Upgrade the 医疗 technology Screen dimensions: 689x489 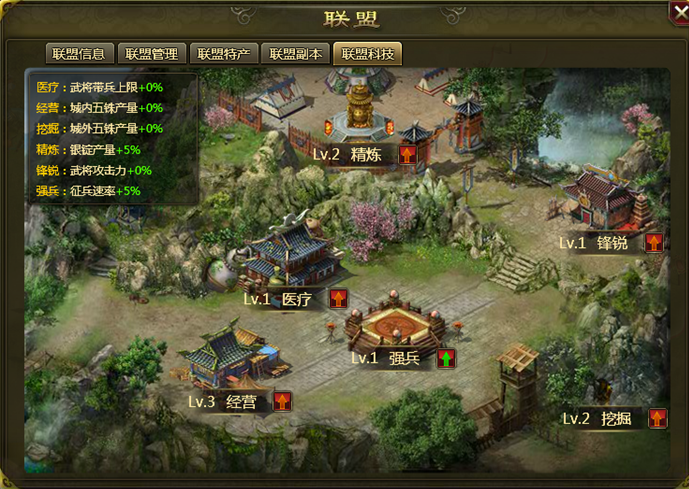338,298
